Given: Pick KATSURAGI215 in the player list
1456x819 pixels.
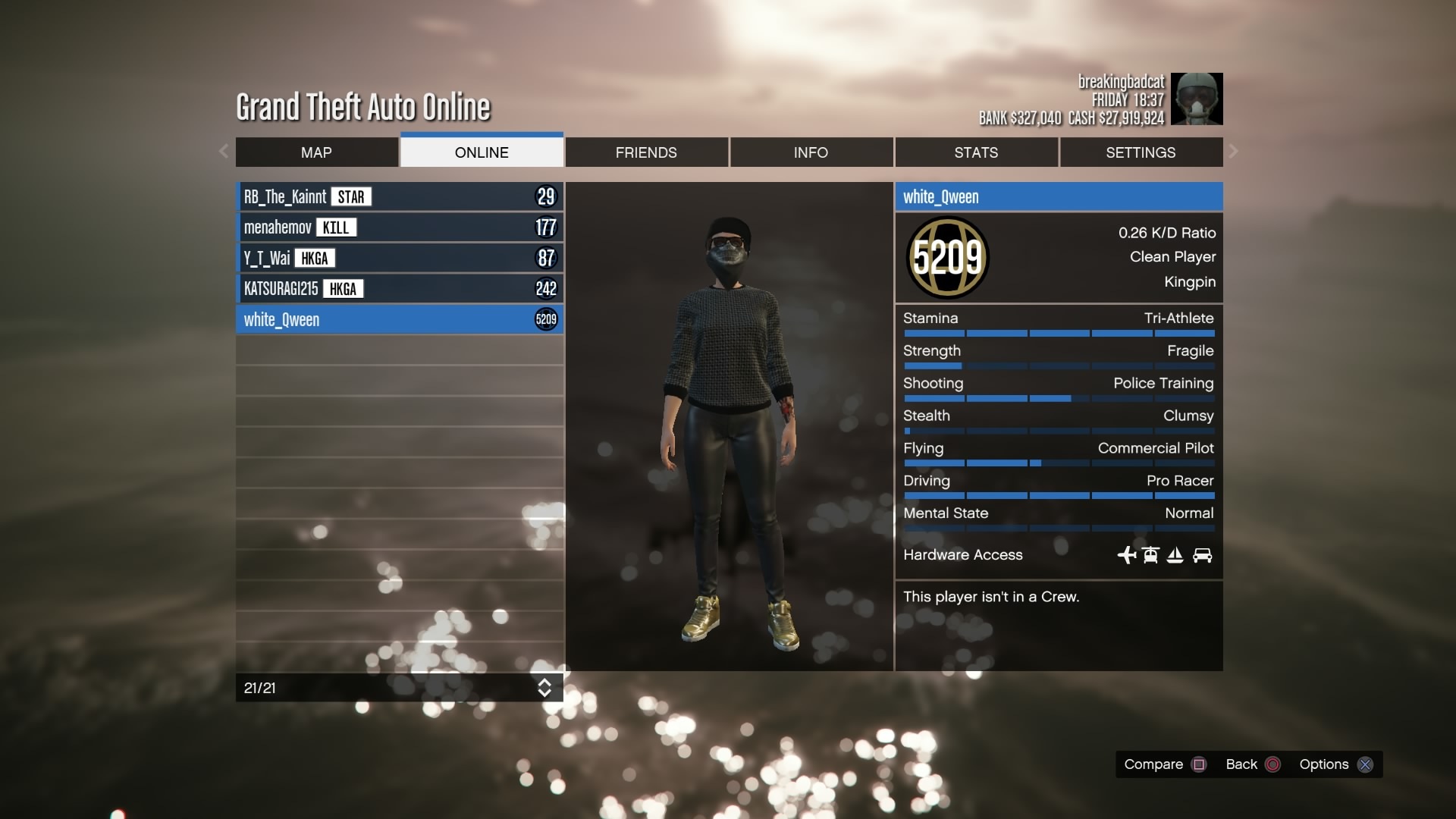Looking at the screenshot, I should click(400, 289).
